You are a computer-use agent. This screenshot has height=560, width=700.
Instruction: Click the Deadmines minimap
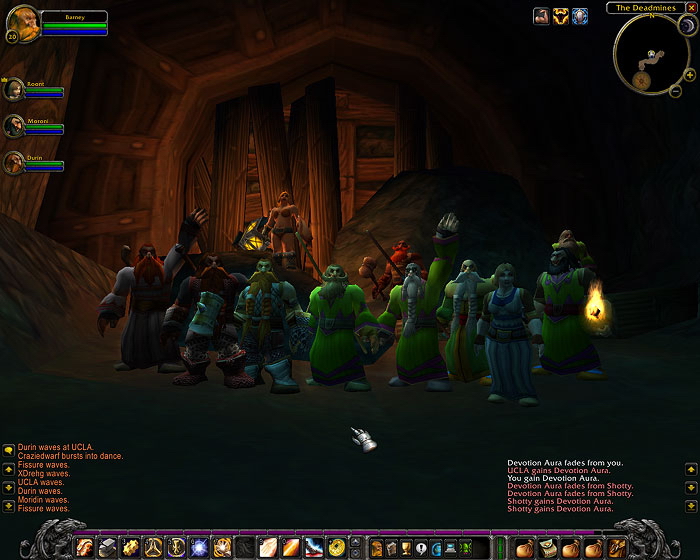[651, 53]
